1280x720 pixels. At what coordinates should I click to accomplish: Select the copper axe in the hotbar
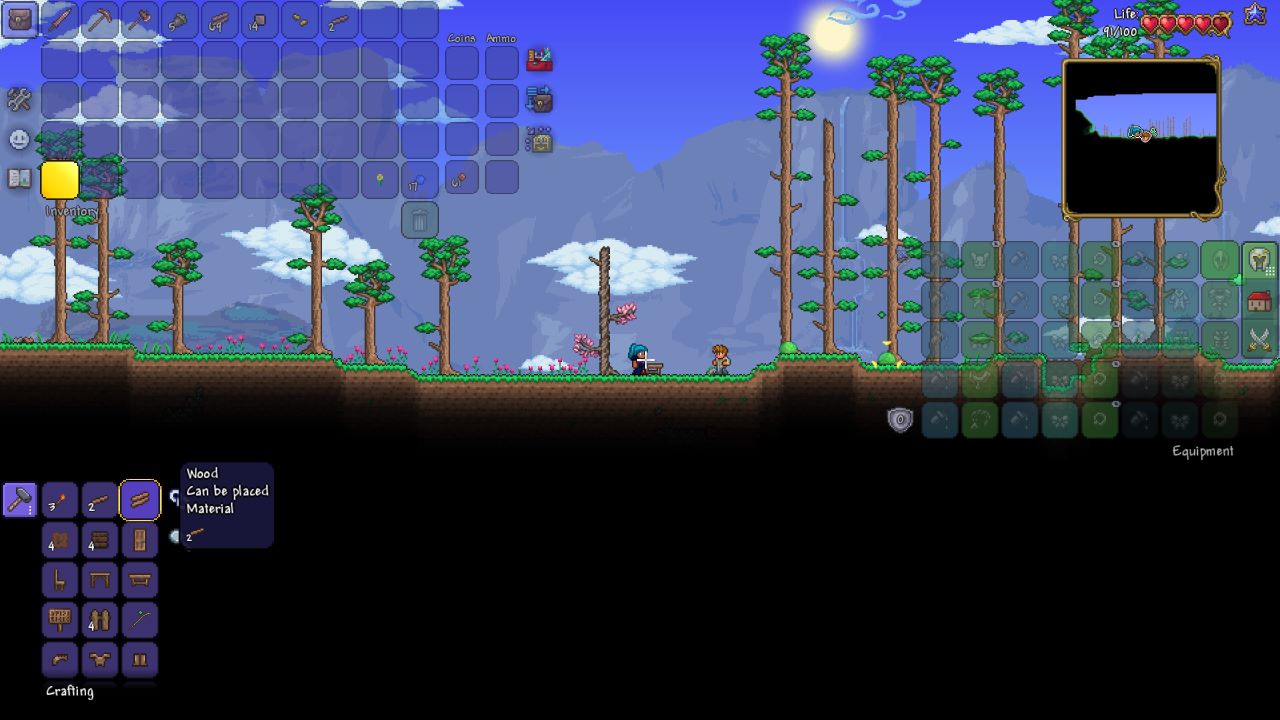click(139, 20)
